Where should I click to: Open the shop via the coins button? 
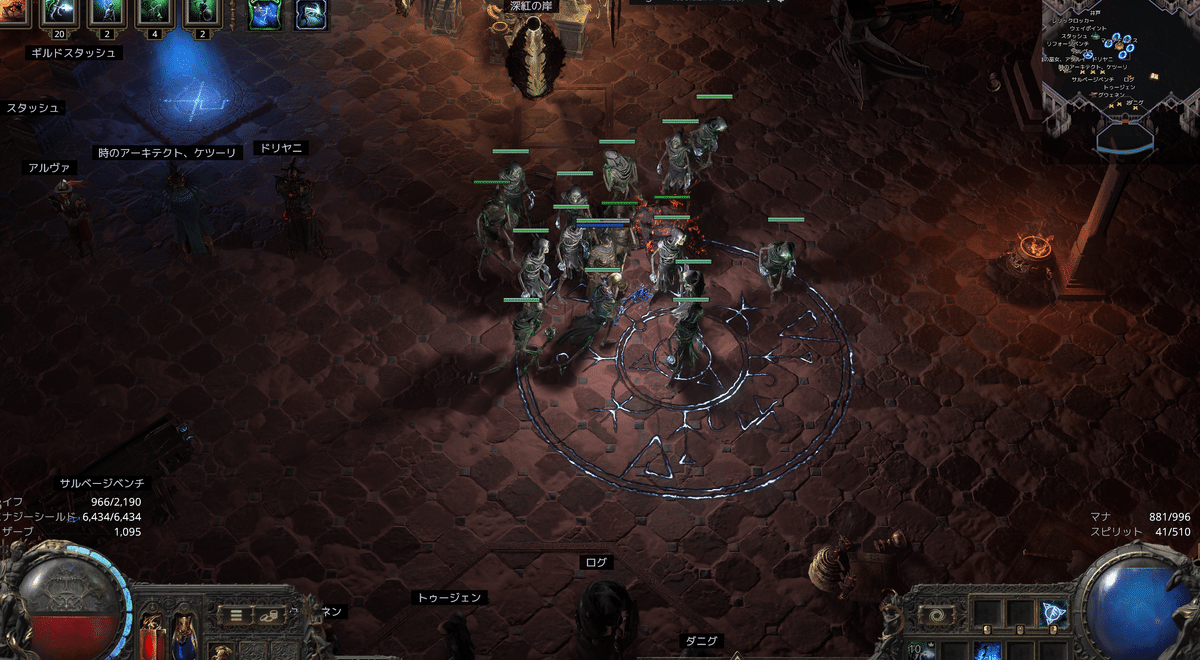269,614
